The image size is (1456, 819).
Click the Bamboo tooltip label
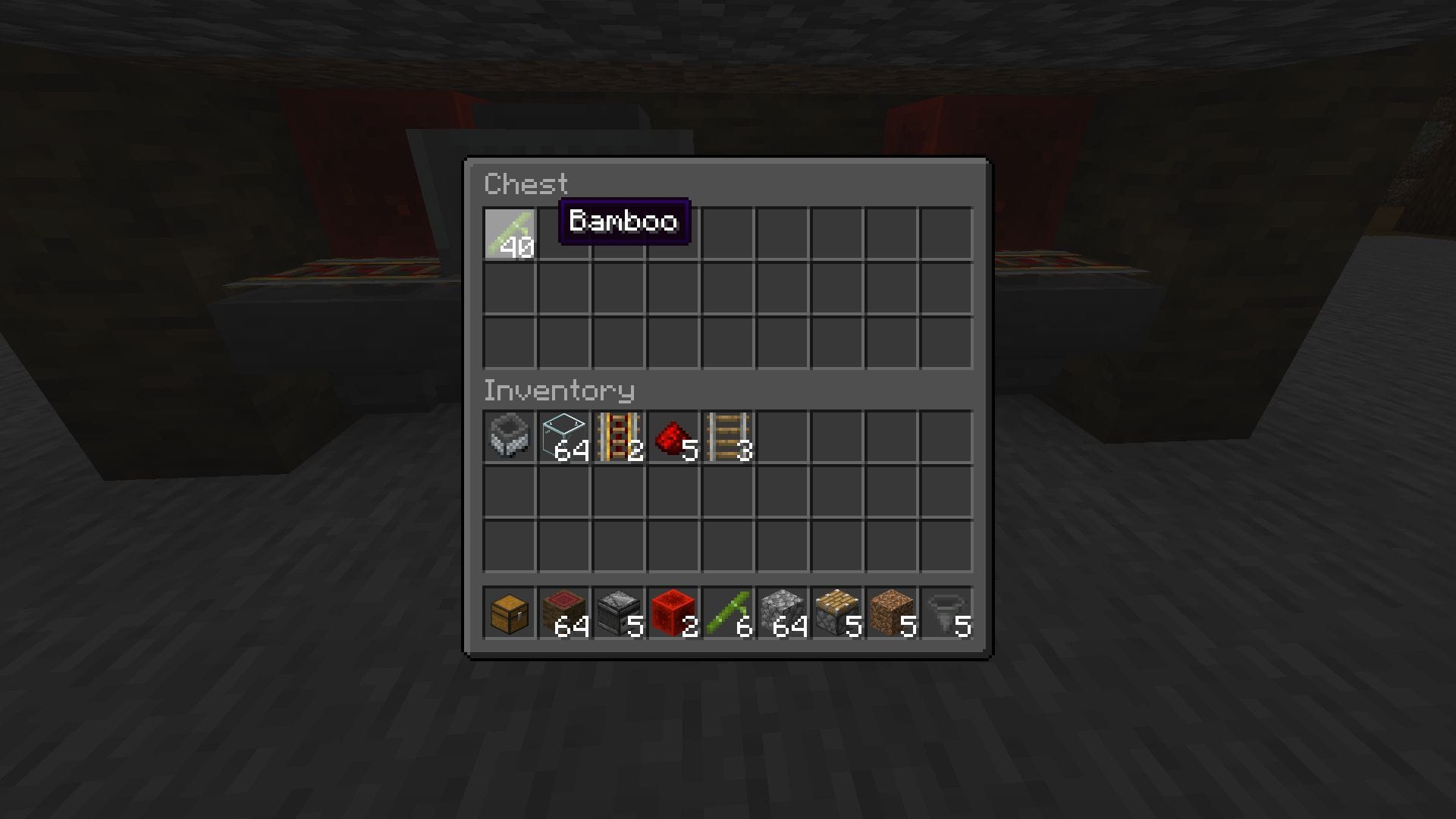623,221
